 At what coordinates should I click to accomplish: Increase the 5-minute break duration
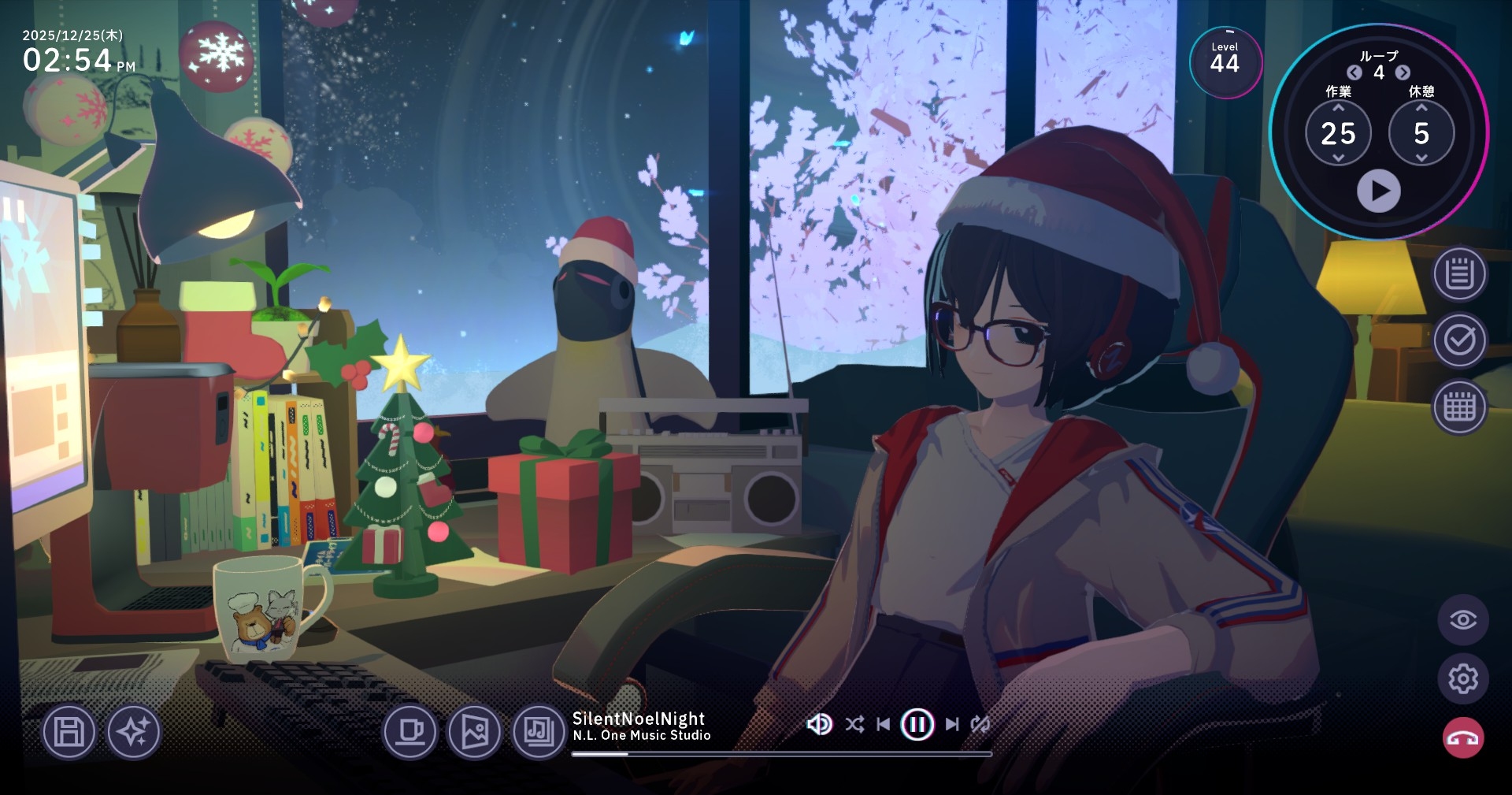tap(1421, 108)
